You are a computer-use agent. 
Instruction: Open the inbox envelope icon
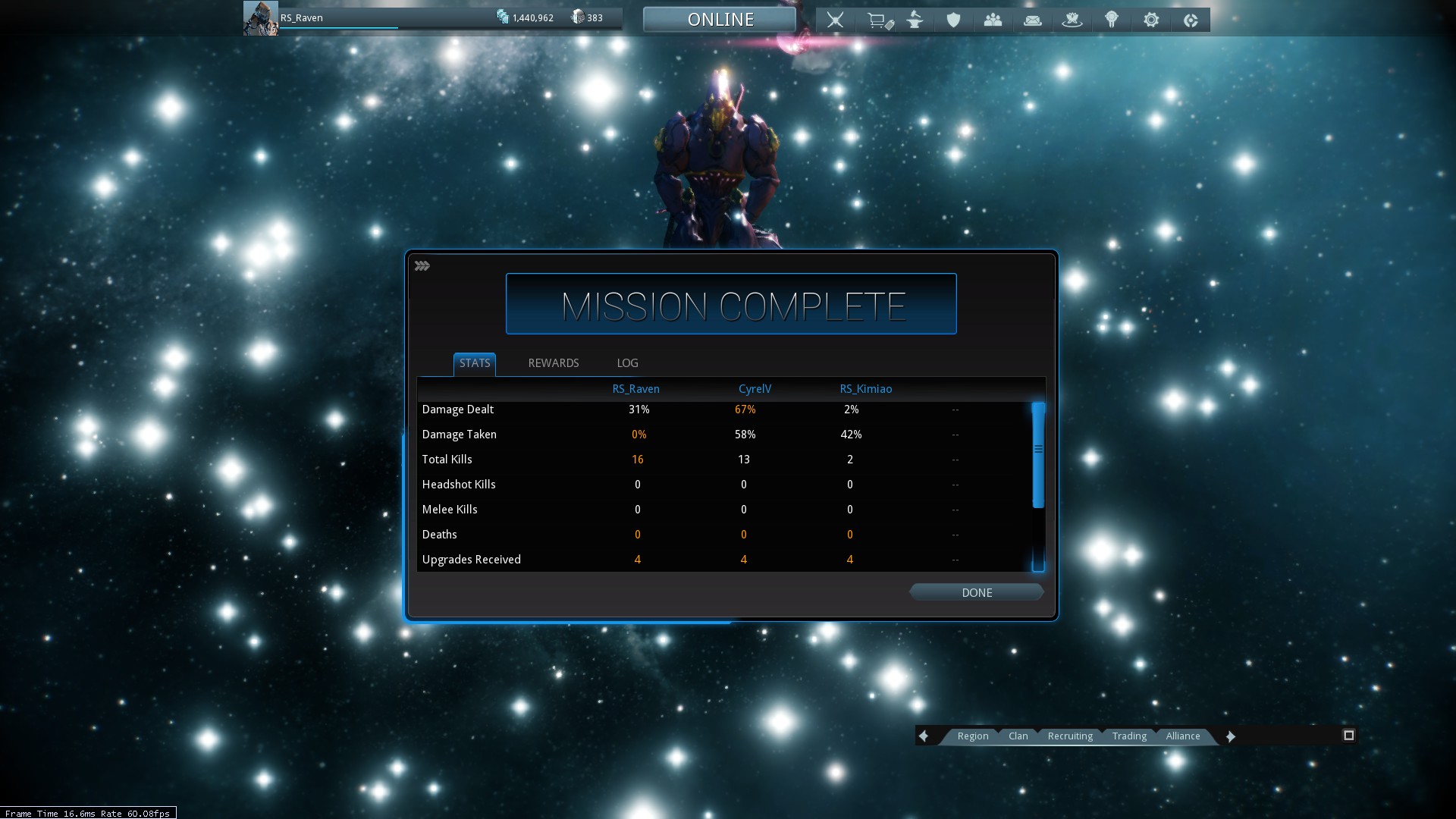click(x=1032, y=20)
